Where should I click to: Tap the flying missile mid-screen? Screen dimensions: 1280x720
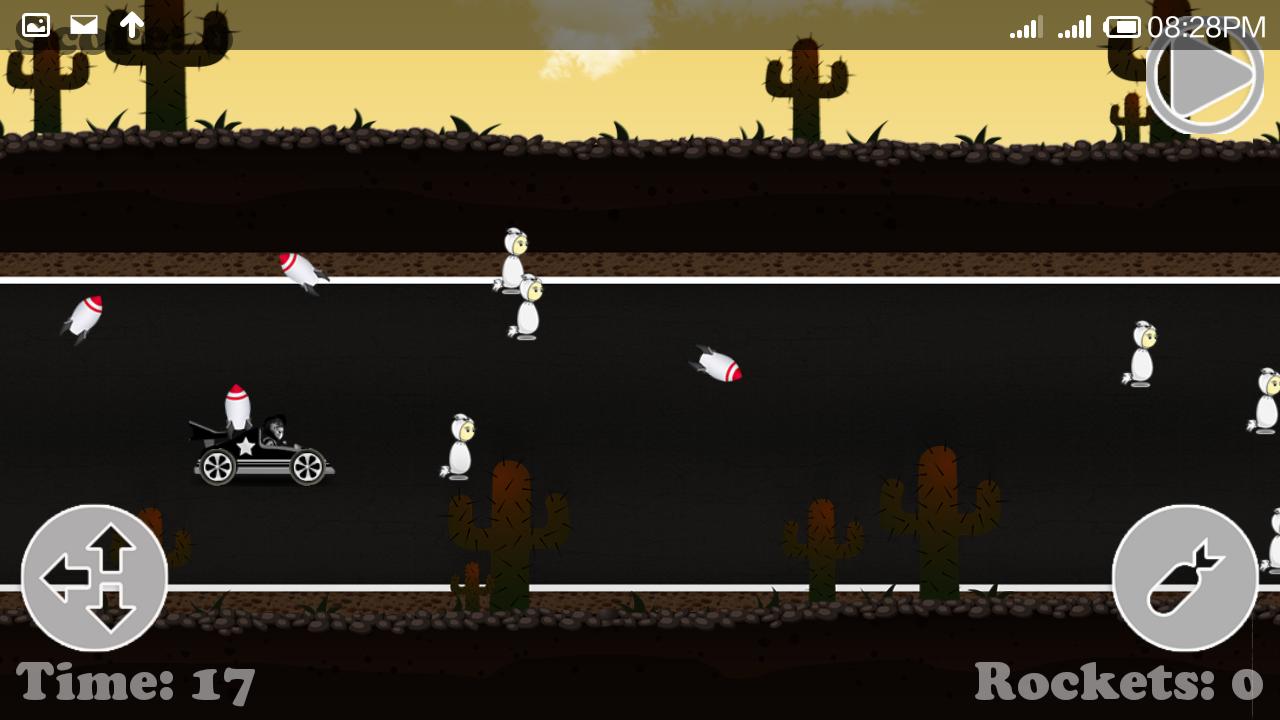pyautogui.click(x=715, y=365)
